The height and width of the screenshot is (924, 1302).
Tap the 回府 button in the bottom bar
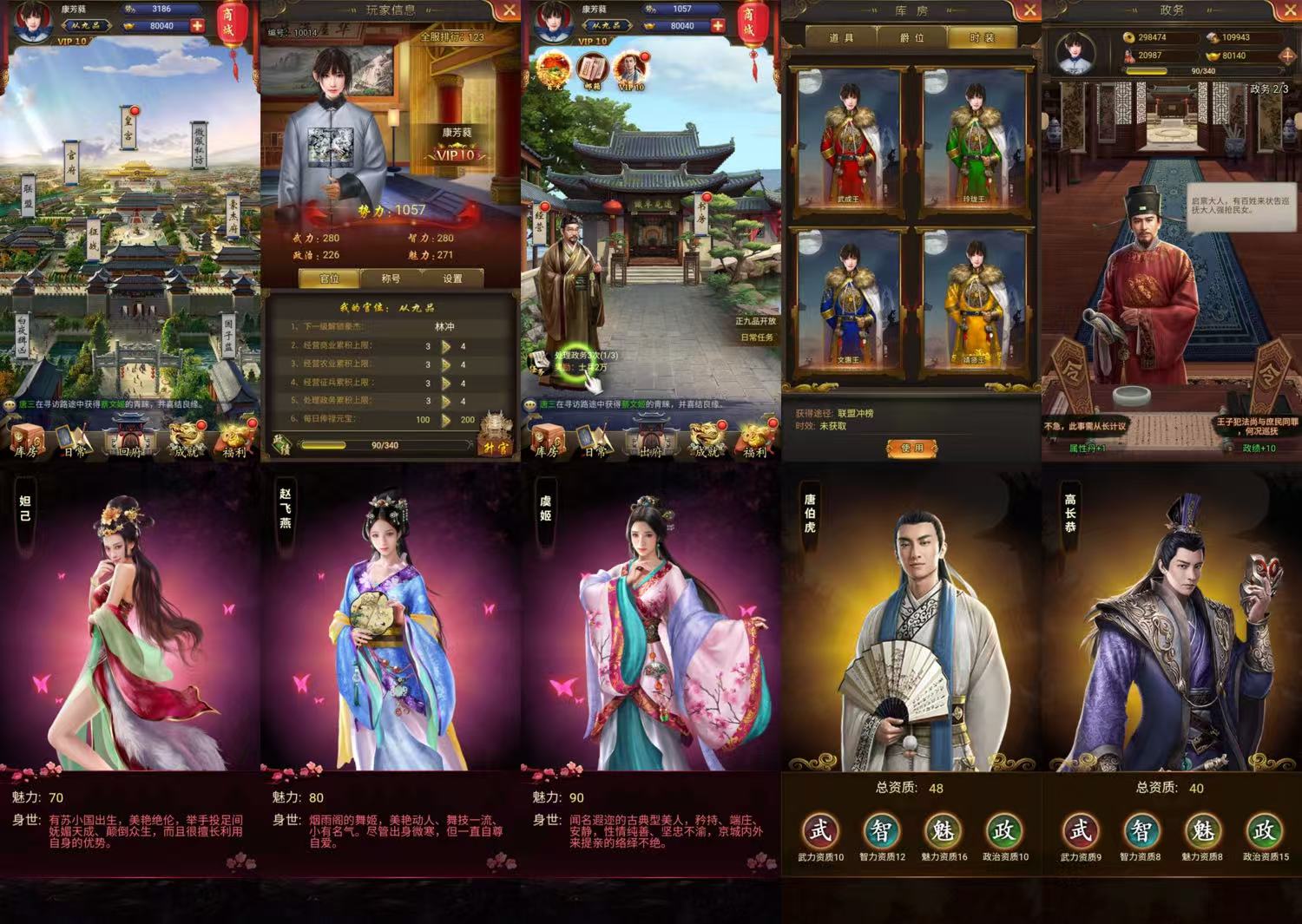tap(130, 438)
